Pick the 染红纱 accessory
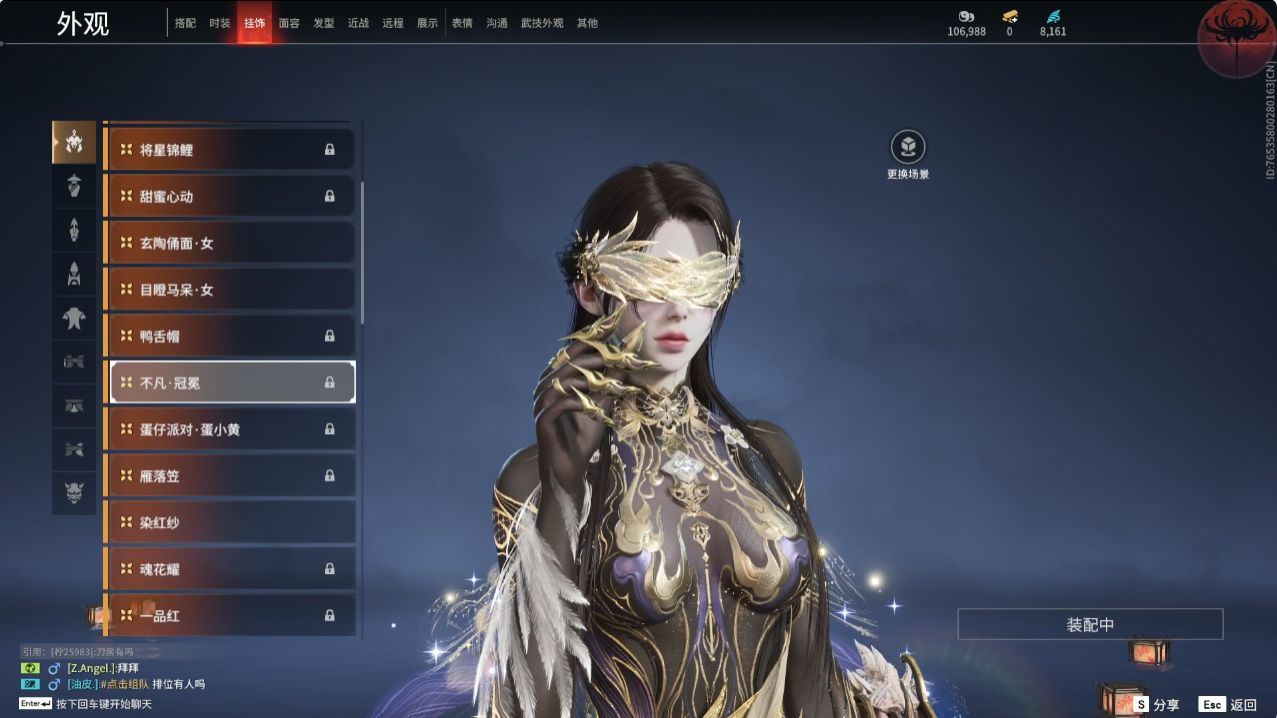 [229, 522]
